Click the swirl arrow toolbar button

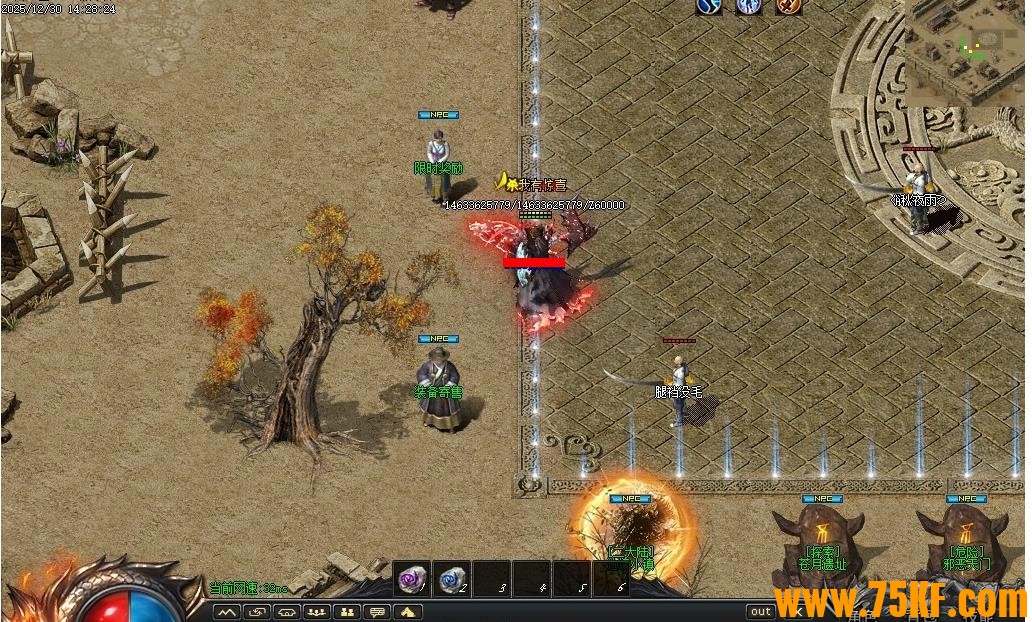coord(256,611)
